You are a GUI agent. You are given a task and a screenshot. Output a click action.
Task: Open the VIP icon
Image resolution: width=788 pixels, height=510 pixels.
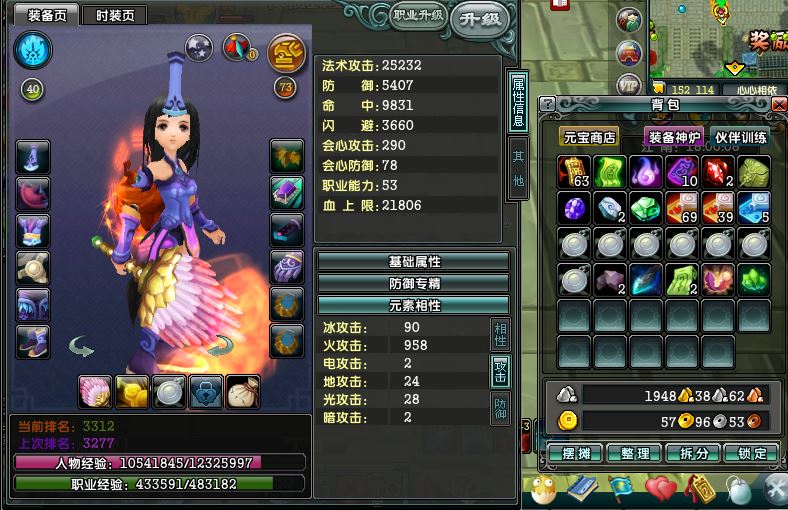(x=628, y=84)
